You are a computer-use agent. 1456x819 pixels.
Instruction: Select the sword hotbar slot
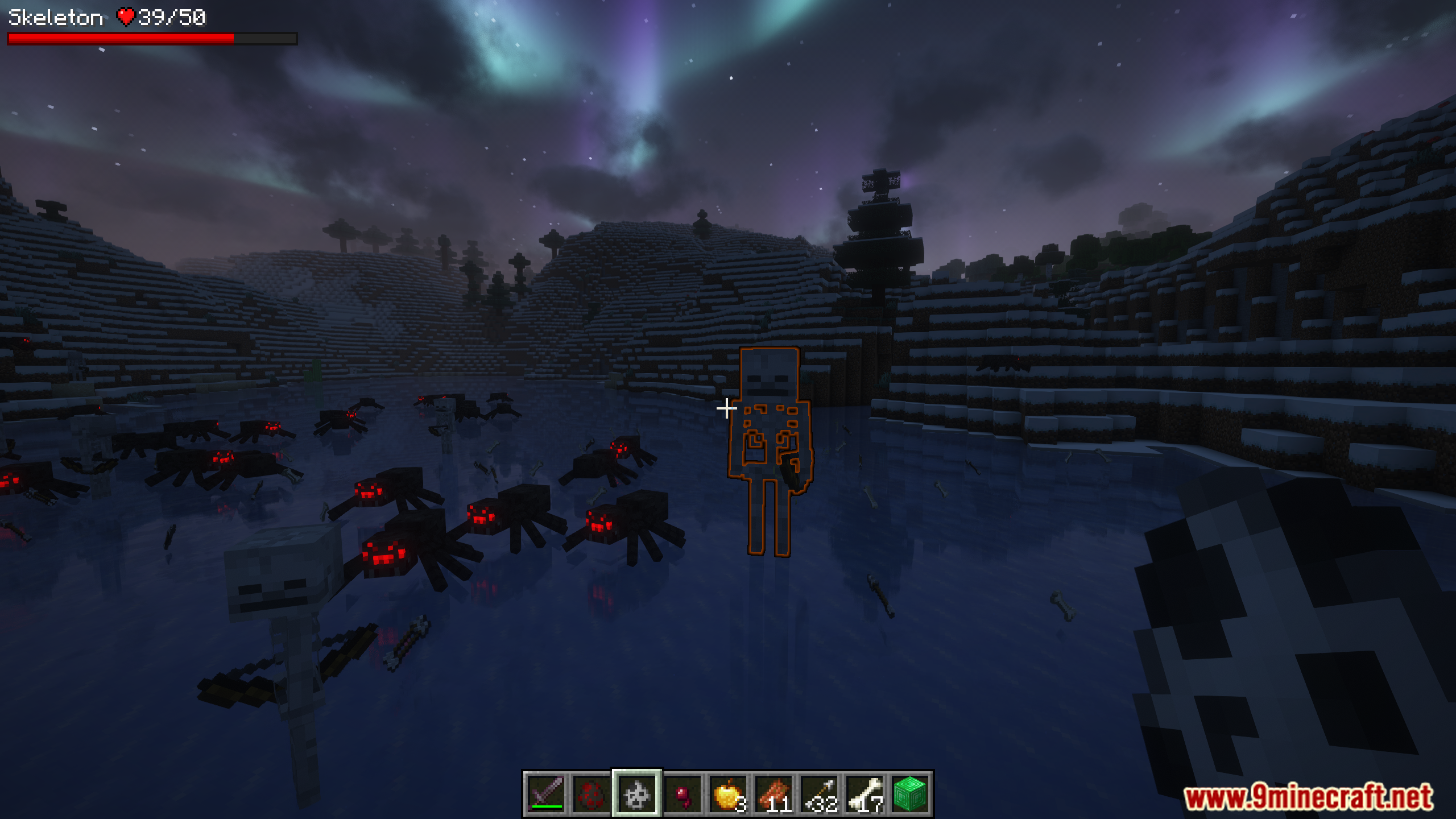coord(546,793)
